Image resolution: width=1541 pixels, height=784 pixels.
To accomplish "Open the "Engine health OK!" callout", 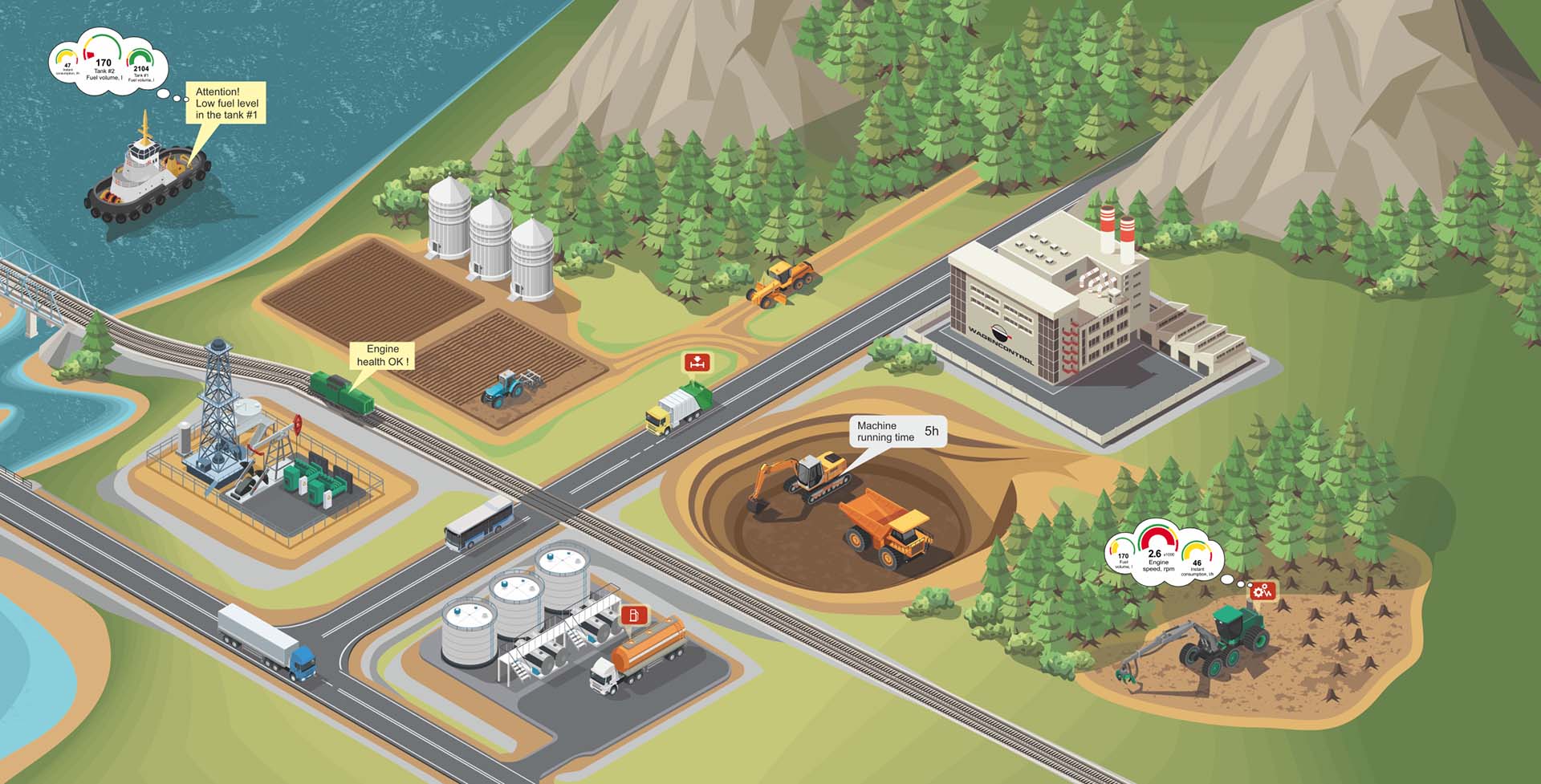I will pos(383,355).
